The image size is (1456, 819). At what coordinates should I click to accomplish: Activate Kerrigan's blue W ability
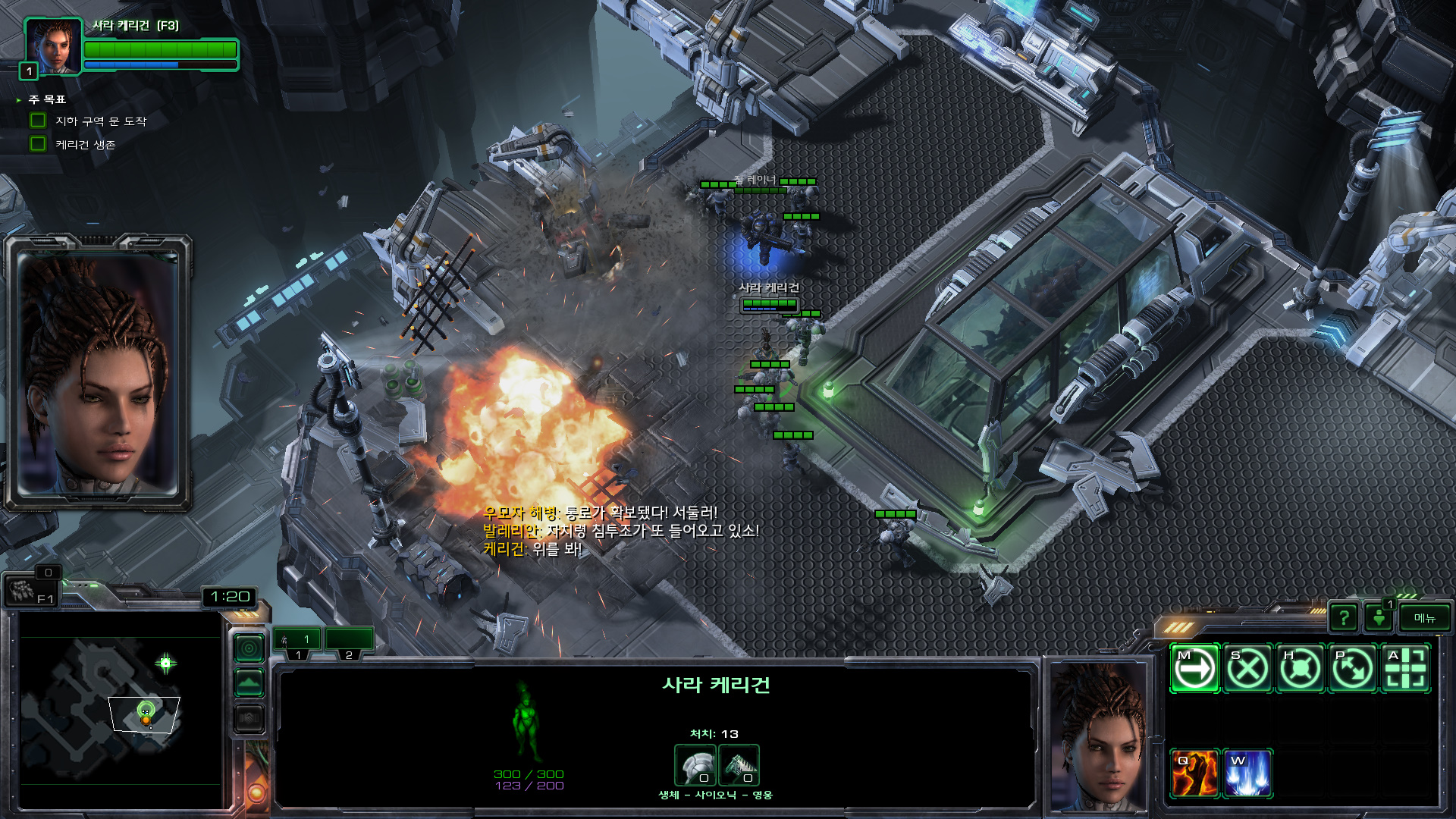[x=1247, y=773]
